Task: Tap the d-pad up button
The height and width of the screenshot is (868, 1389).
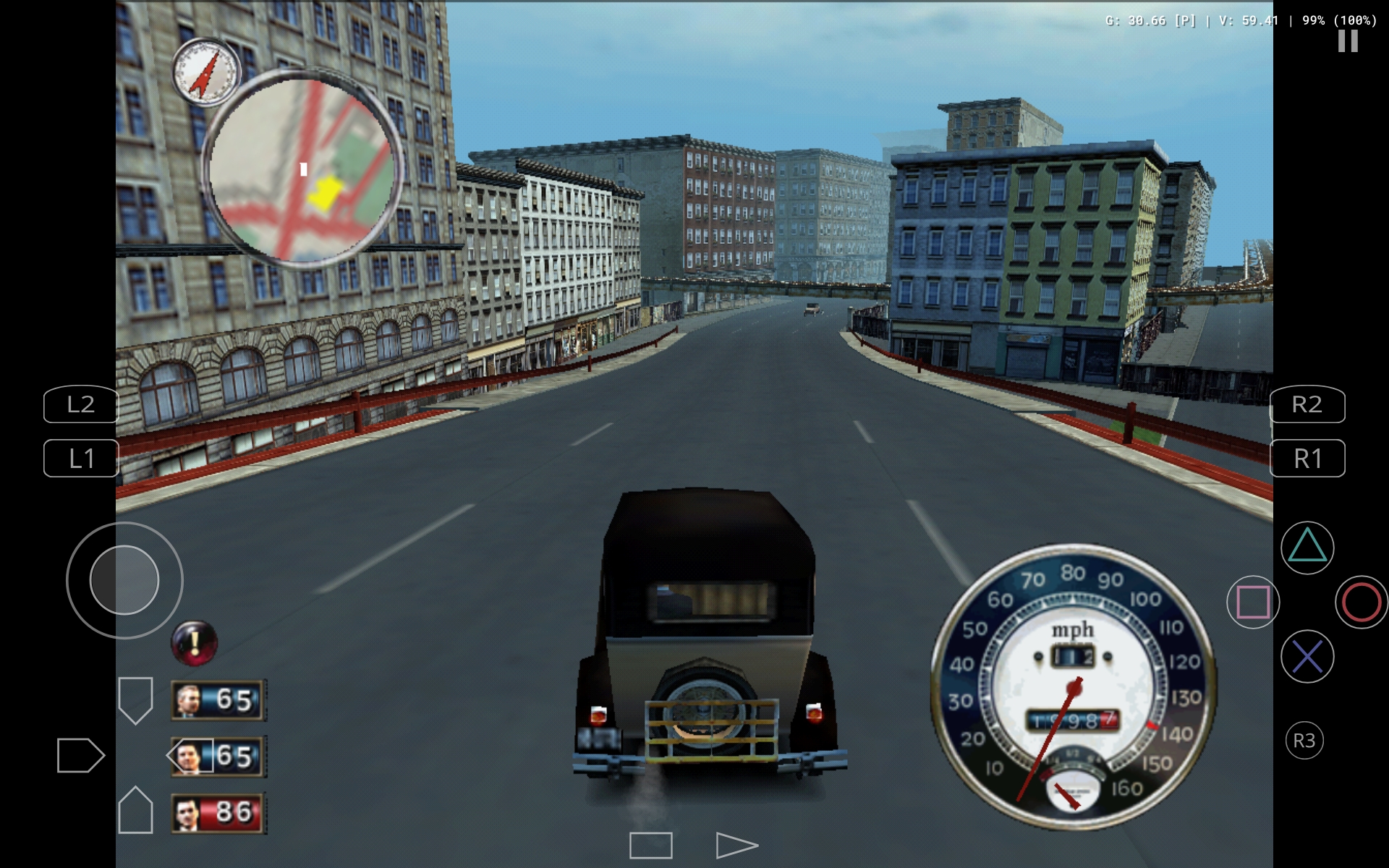Action: (135, 700)
